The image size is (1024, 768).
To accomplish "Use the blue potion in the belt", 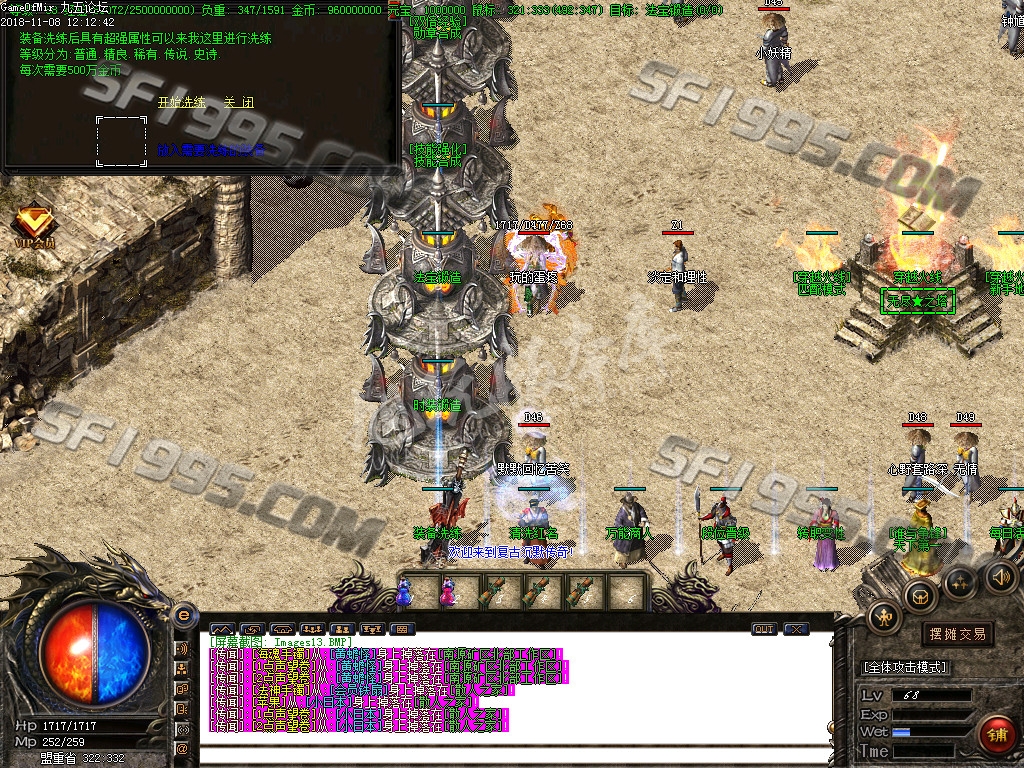I will [x=404, y=592].
